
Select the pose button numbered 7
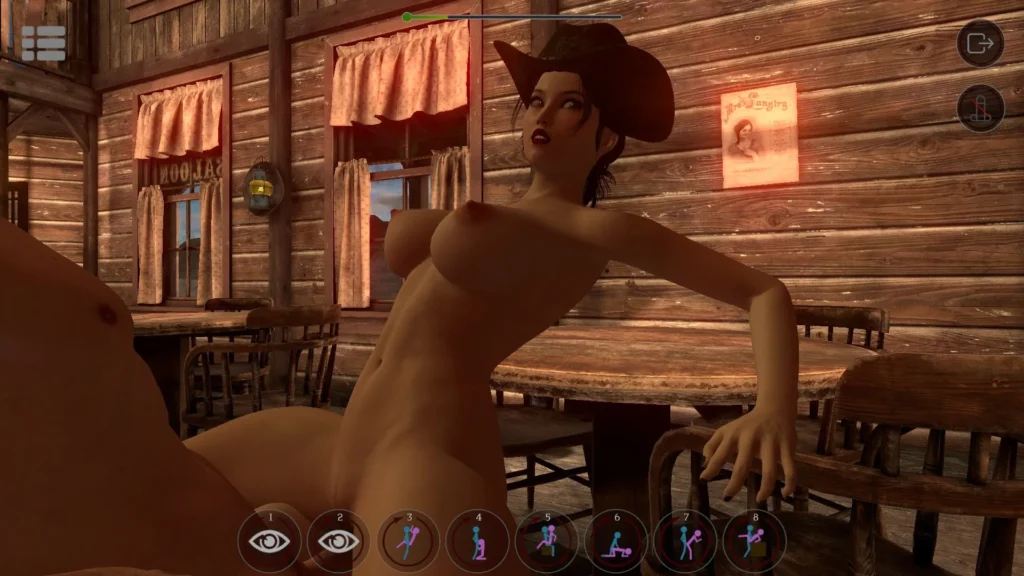685,541
